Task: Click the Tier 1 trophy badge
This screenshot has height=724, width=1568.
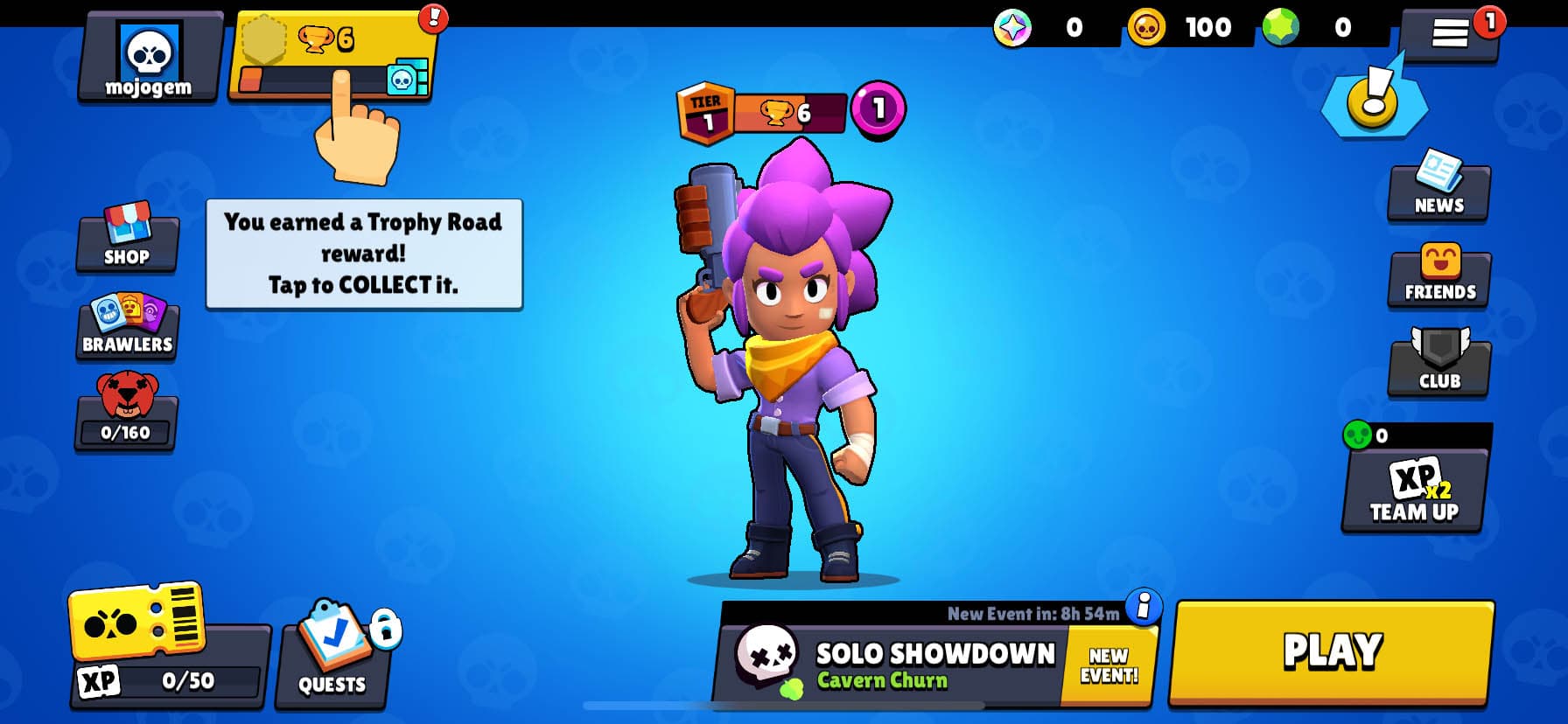Action: (709, 109)
